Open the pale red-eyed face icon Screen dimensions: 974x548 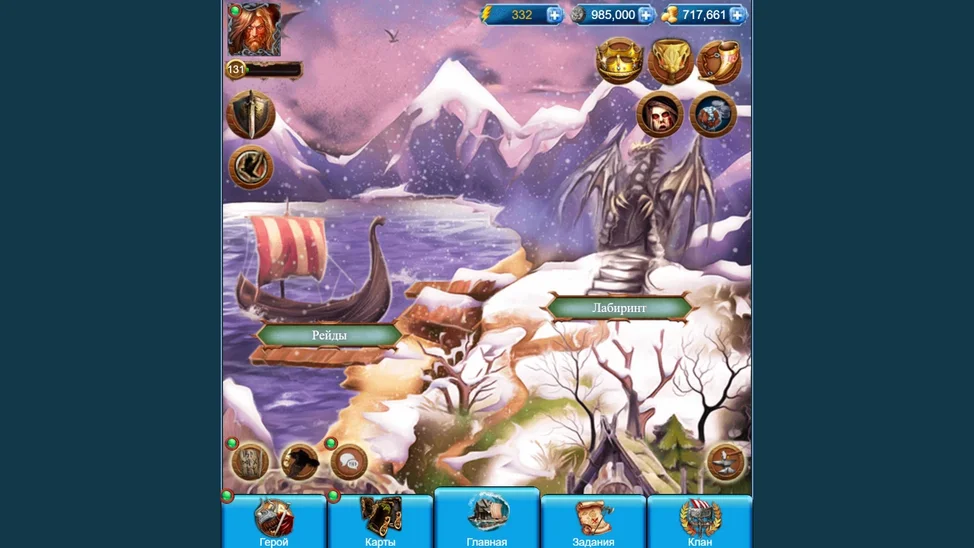coord(660,114)
